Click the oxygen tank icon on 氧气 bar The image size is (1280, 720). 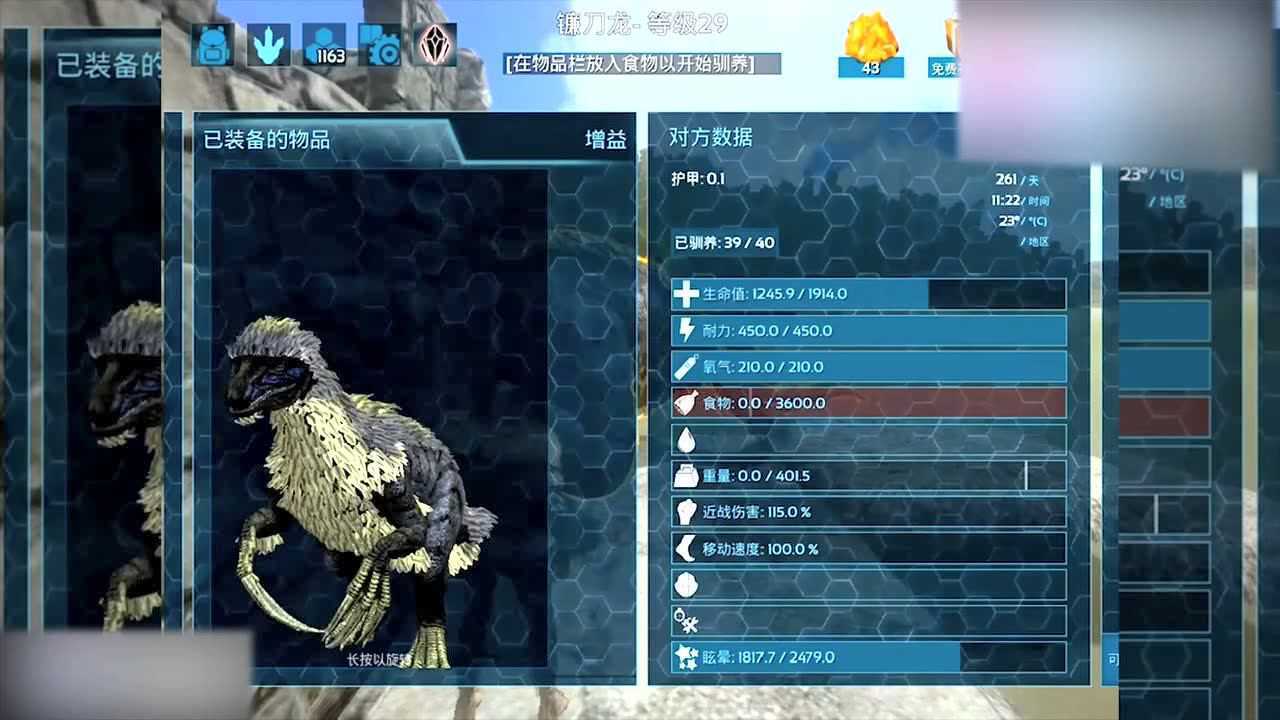pyautogui.click(x=686, y=367)
